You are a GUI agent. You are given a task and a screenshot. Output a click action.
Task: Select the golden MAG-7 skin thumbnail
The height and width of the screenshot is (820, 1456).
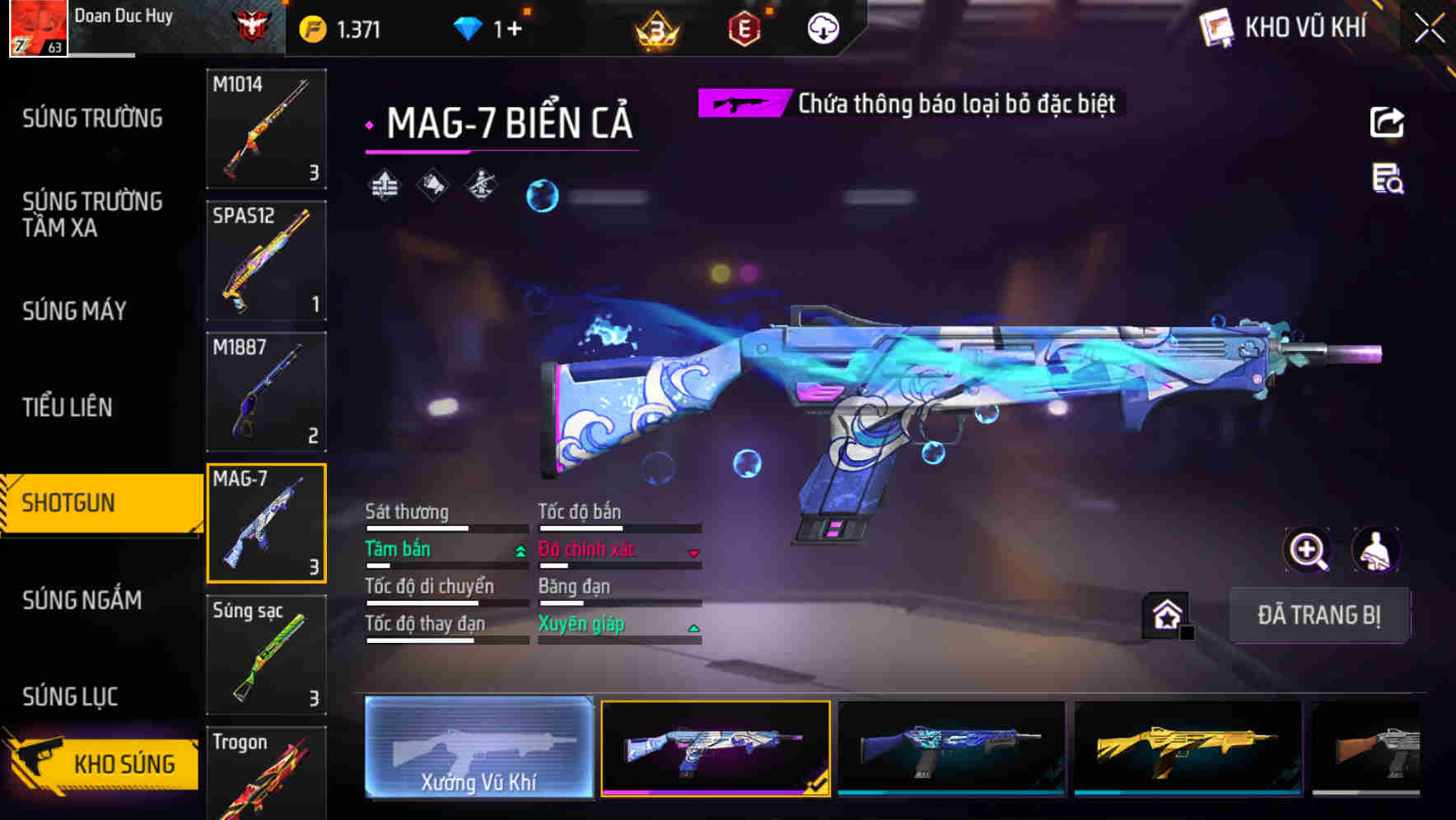[x=1188, y=748]
